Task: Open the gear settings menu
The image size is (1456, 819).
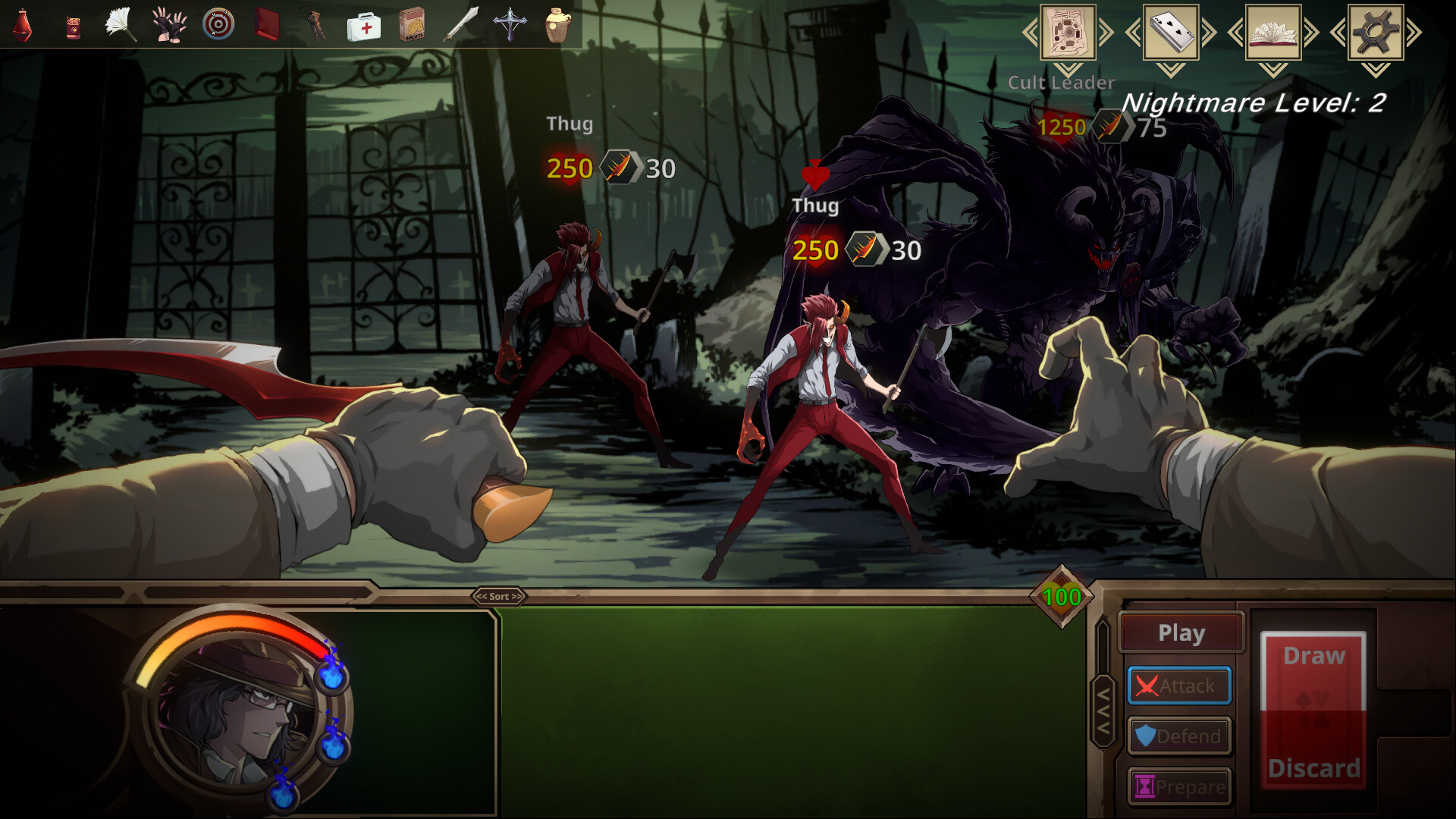Action: 1376,32
